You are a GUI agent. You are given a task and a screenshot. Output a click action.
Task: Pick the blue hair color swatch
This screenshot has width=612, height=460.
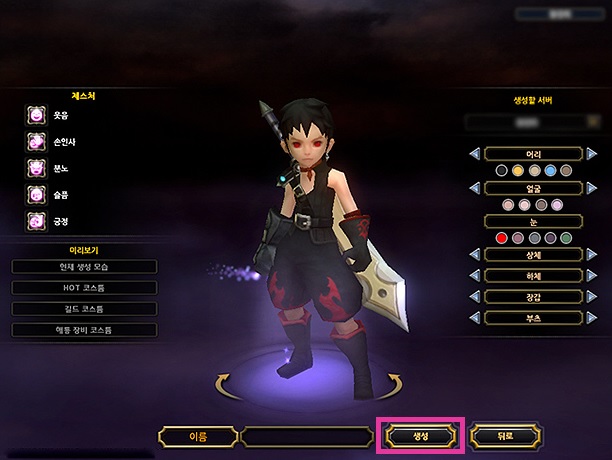[x=550, y=171]
